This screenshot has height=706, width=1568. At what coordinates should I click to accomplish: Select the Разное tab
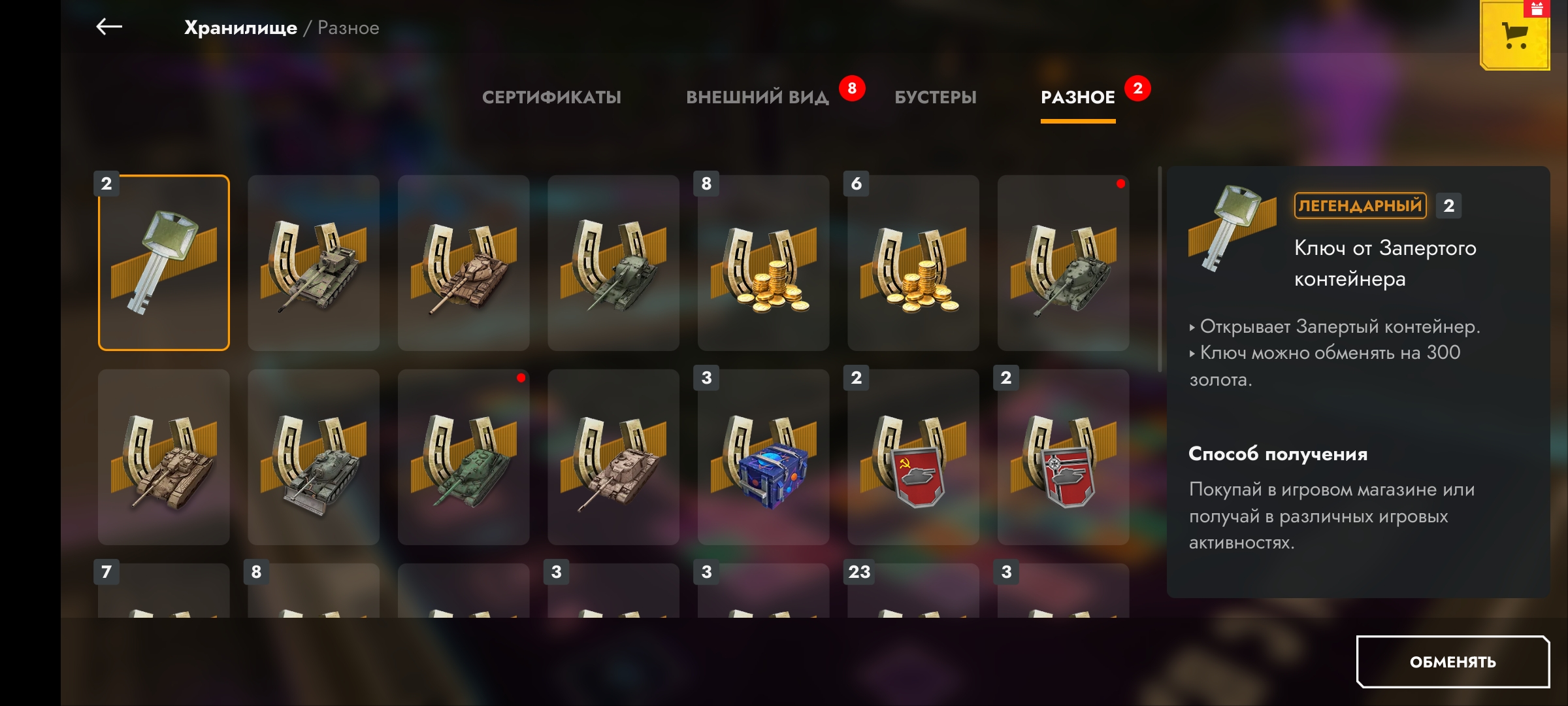(x=1077, y=97)
